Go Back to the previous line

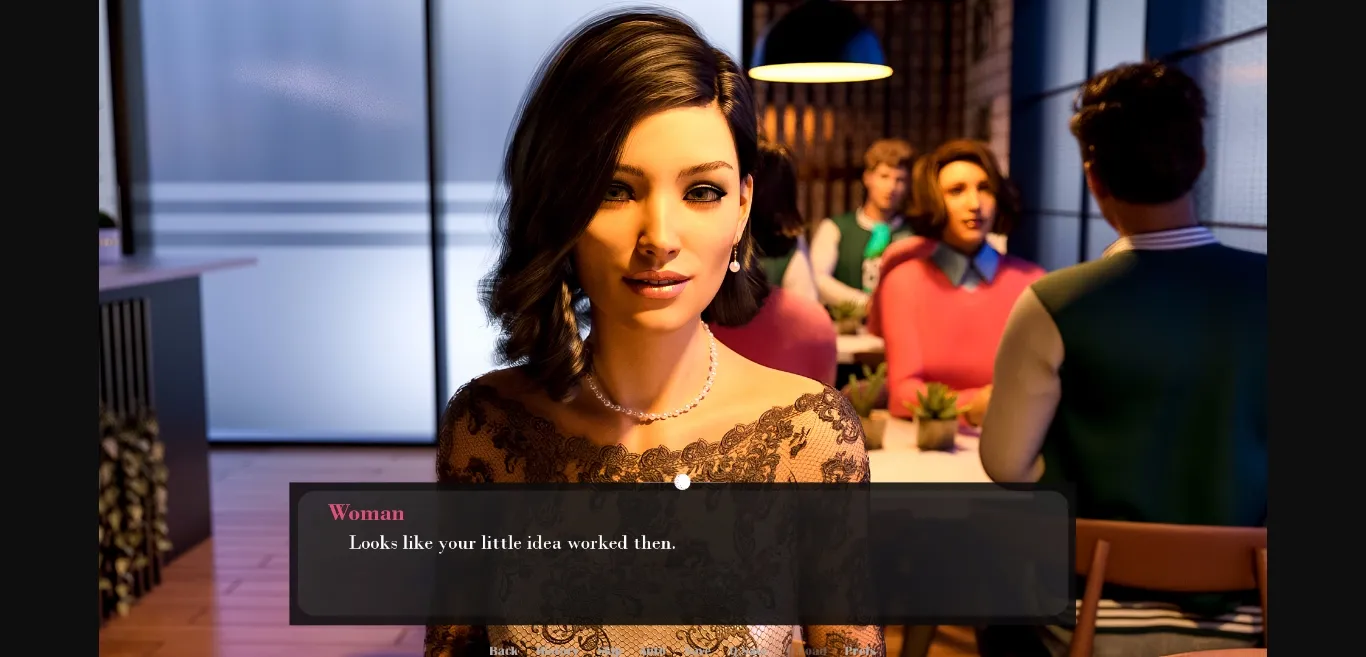[x=503, y=651]
